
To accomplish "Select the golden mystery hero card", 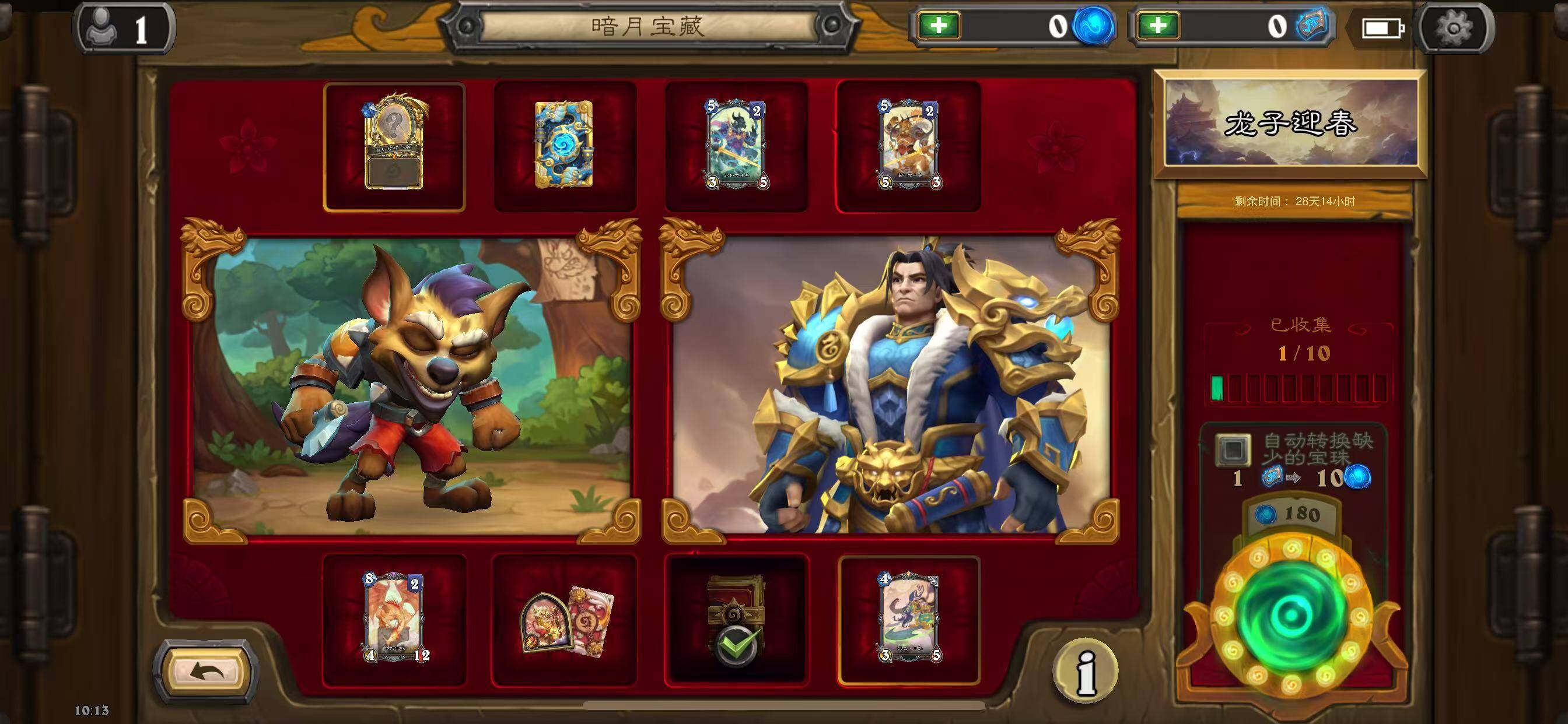I will (x=394, y=147).
